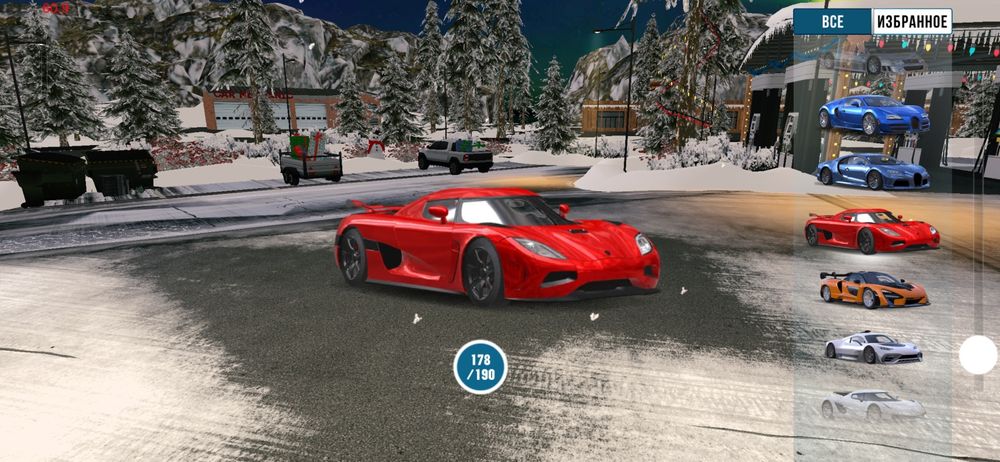Select the white supercar thumbnail at list bottom

(873, 404)
